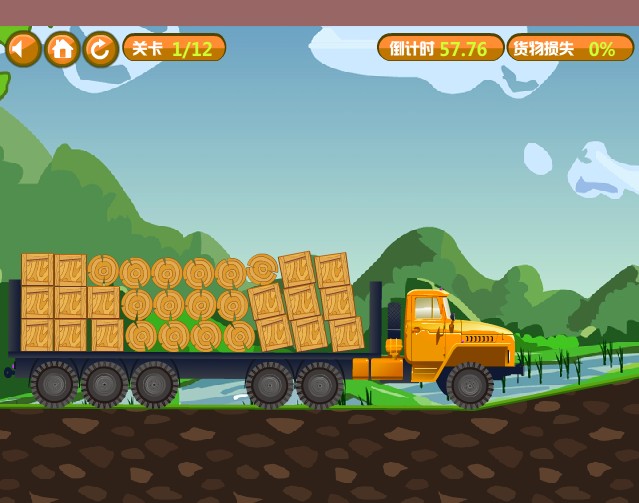Image resolution: width=639 pixels, height=503 pixels.
Task: Return to the home menu
Action: coord(62,48)
